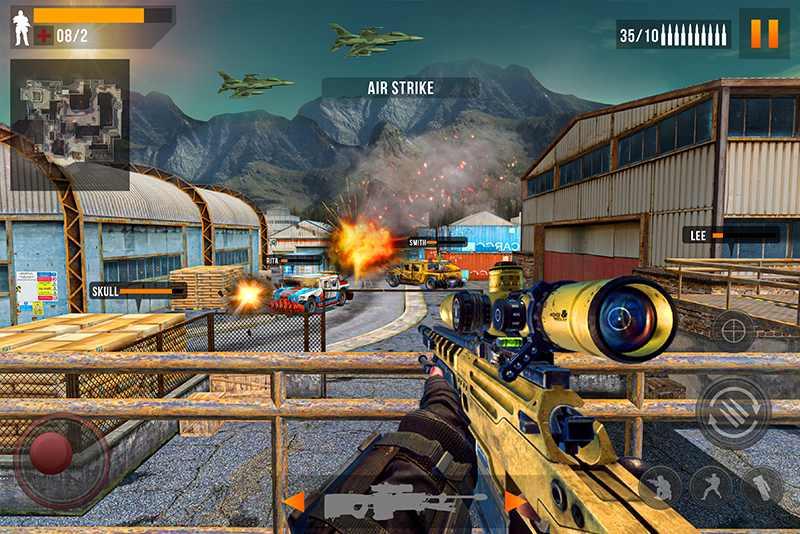Switch to previous weapon with left orange arrow

pos(293,501)
